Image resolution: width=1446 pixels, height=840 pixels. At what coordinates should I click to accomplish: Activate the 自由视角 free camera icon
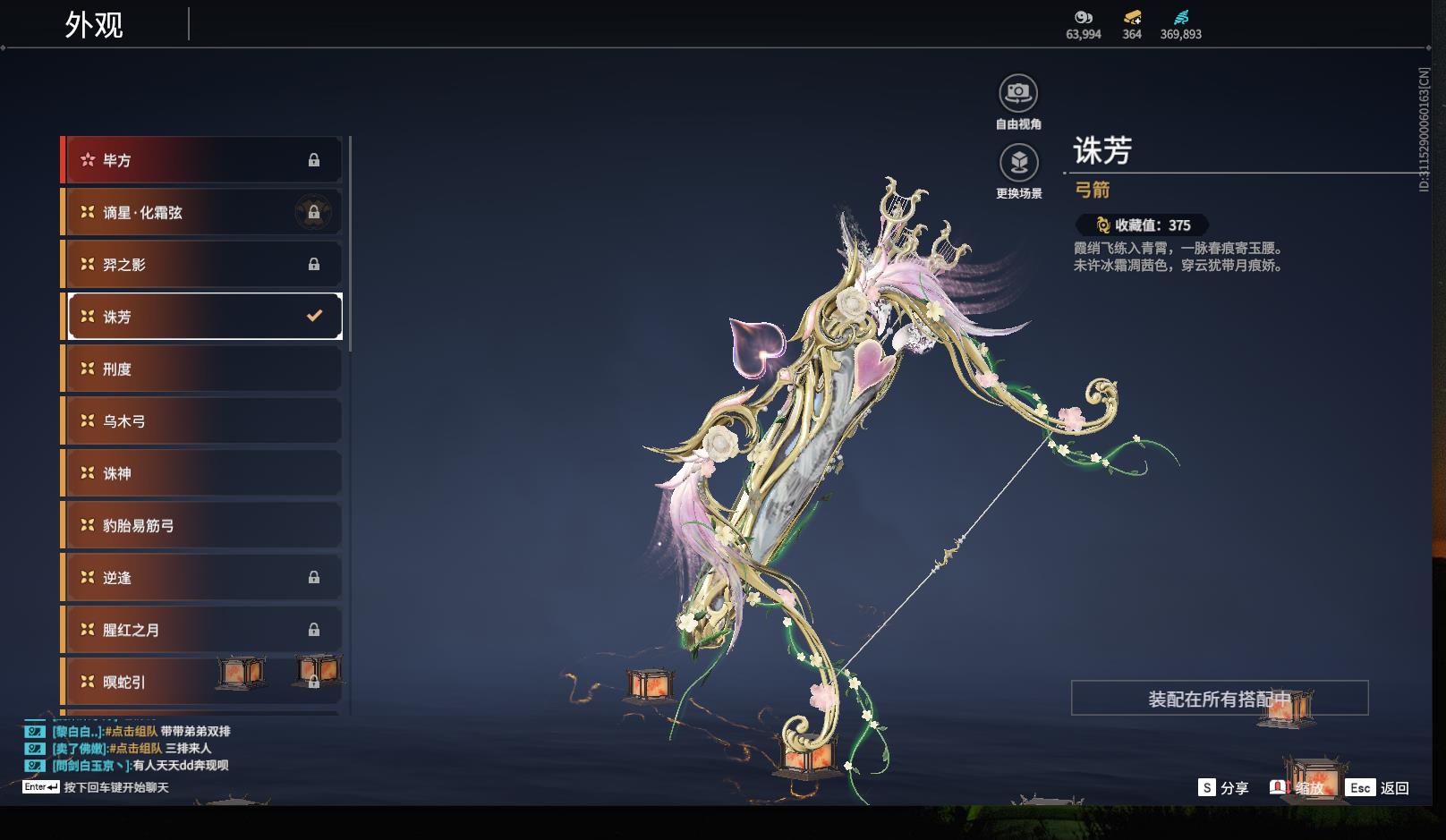[x=1018, y=93]
